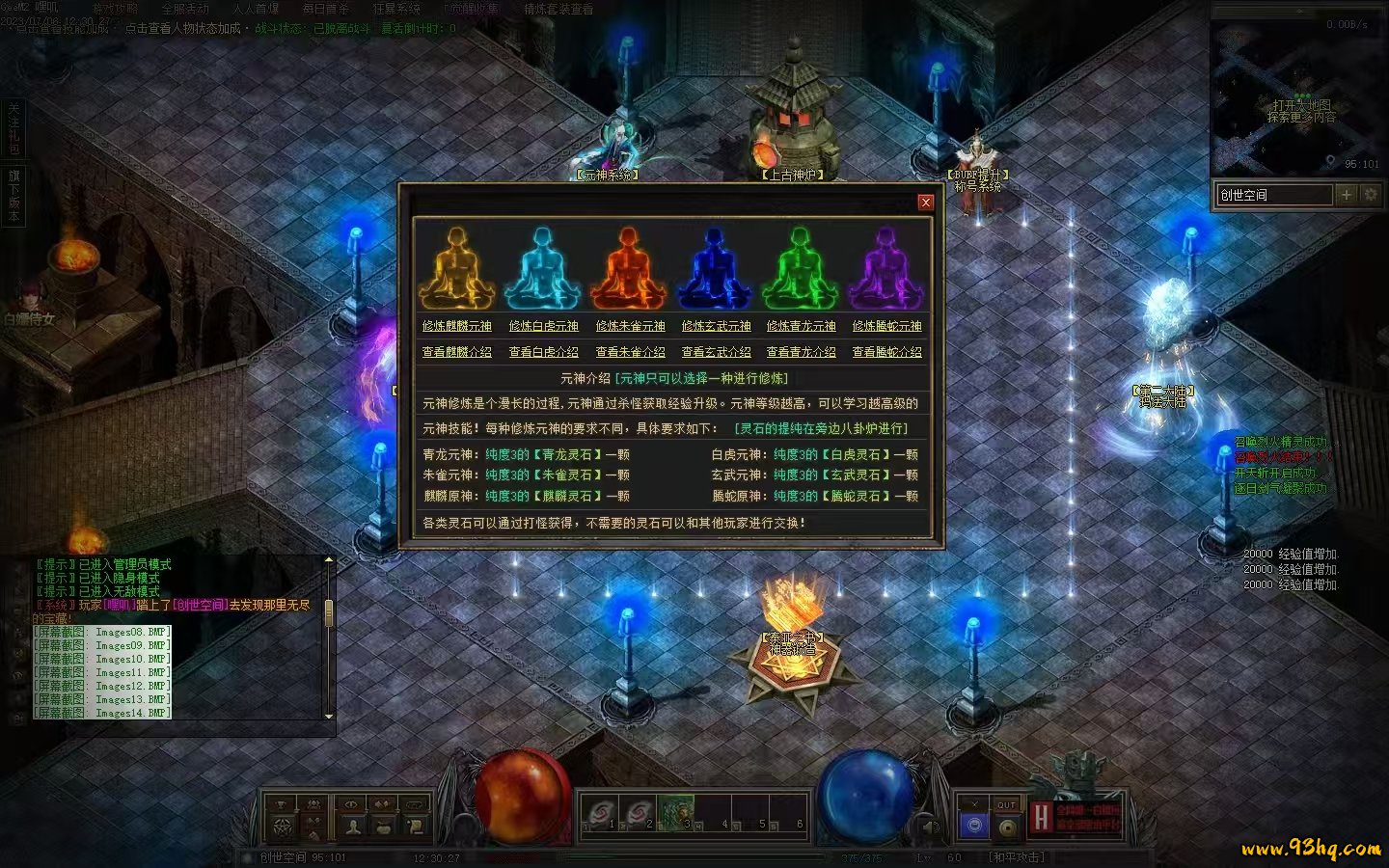Pick 修炼螣蛇元神 link
Image resolution: width=1389 pixels, height=868 pixels.
(x=886, y=326)
